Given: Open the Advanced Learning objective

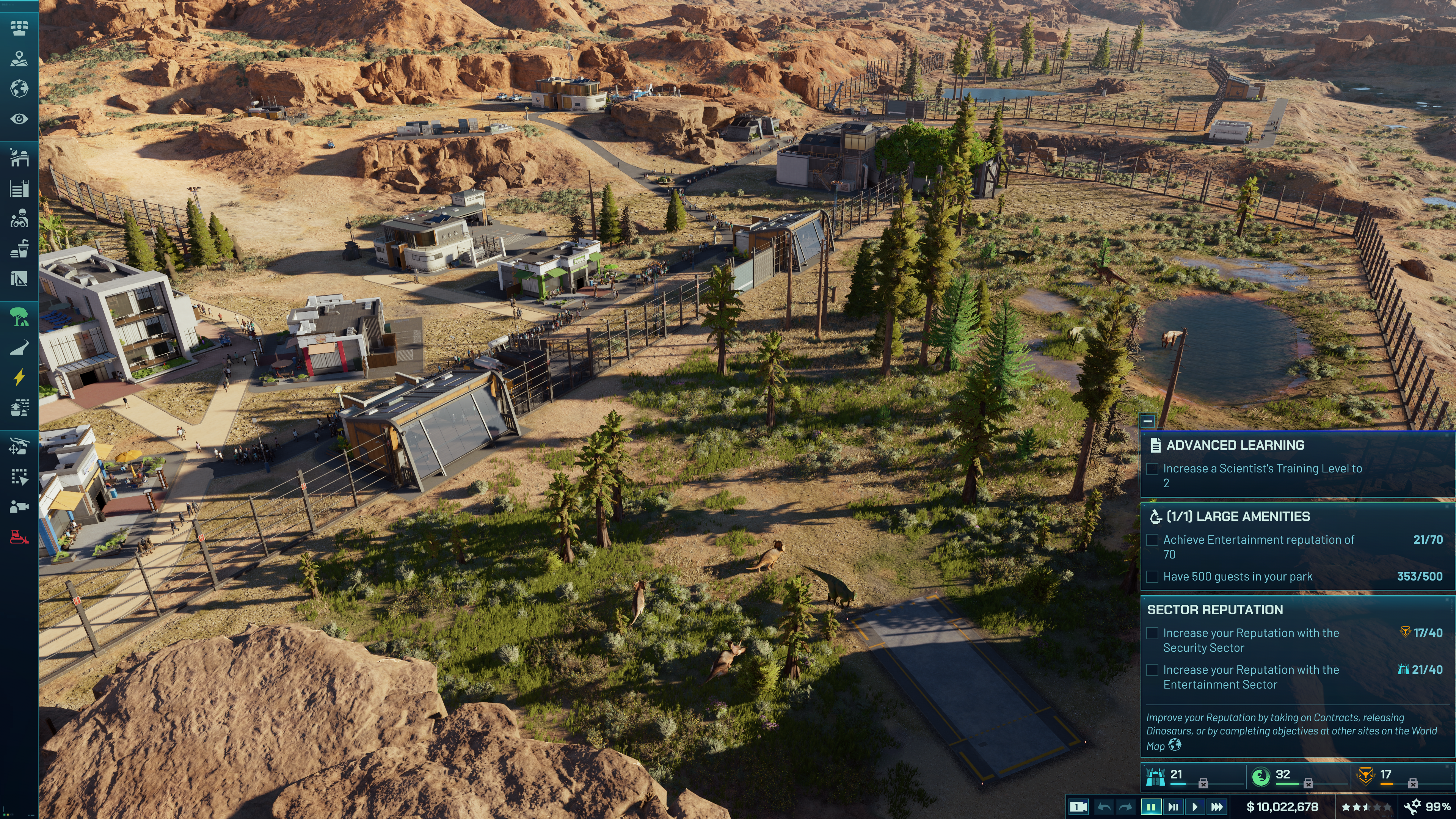Looking at the screenshot, I should click(1235, 446).
